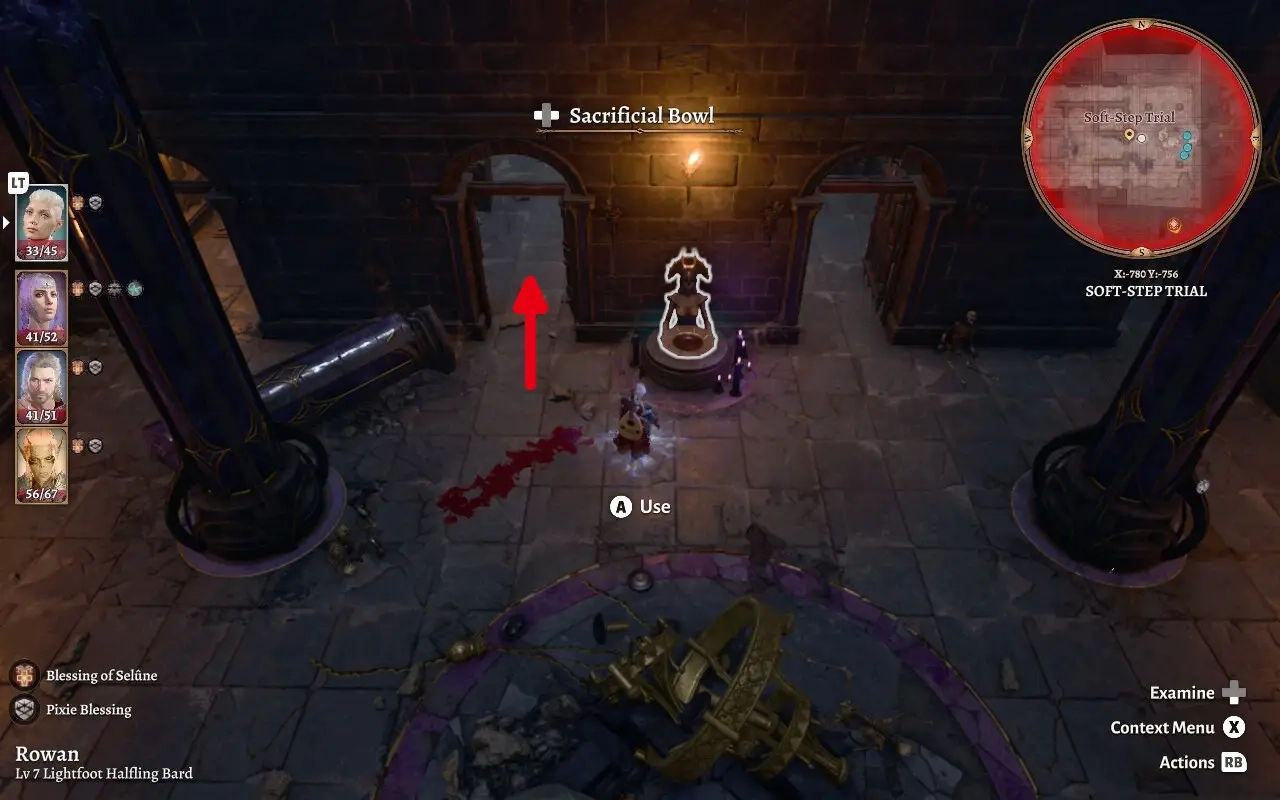Select the purple-haired companion's portrait
The image size is (1280, 800).
(40, 305)
